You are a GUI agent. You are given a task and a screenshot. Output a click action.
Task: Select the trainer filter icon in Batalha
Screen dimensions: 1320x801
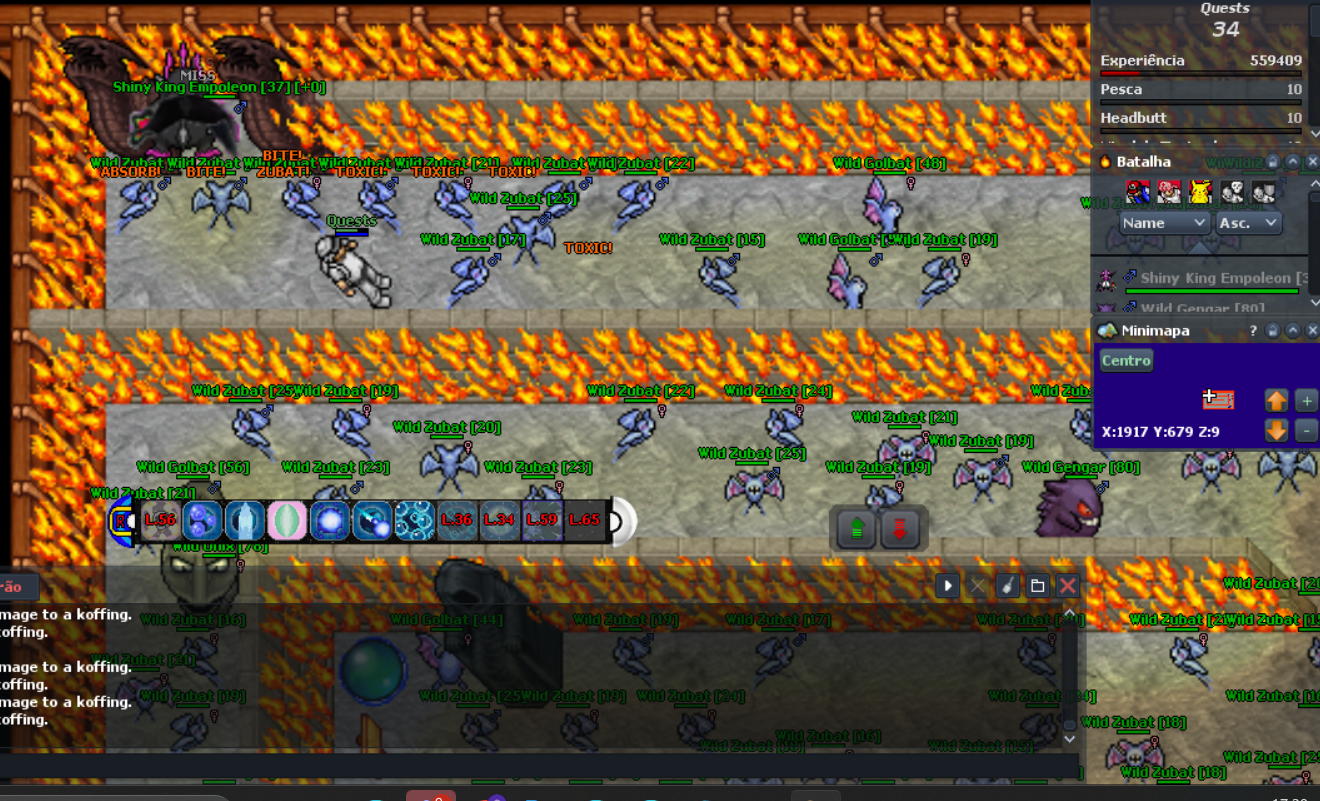point(1137,190)
